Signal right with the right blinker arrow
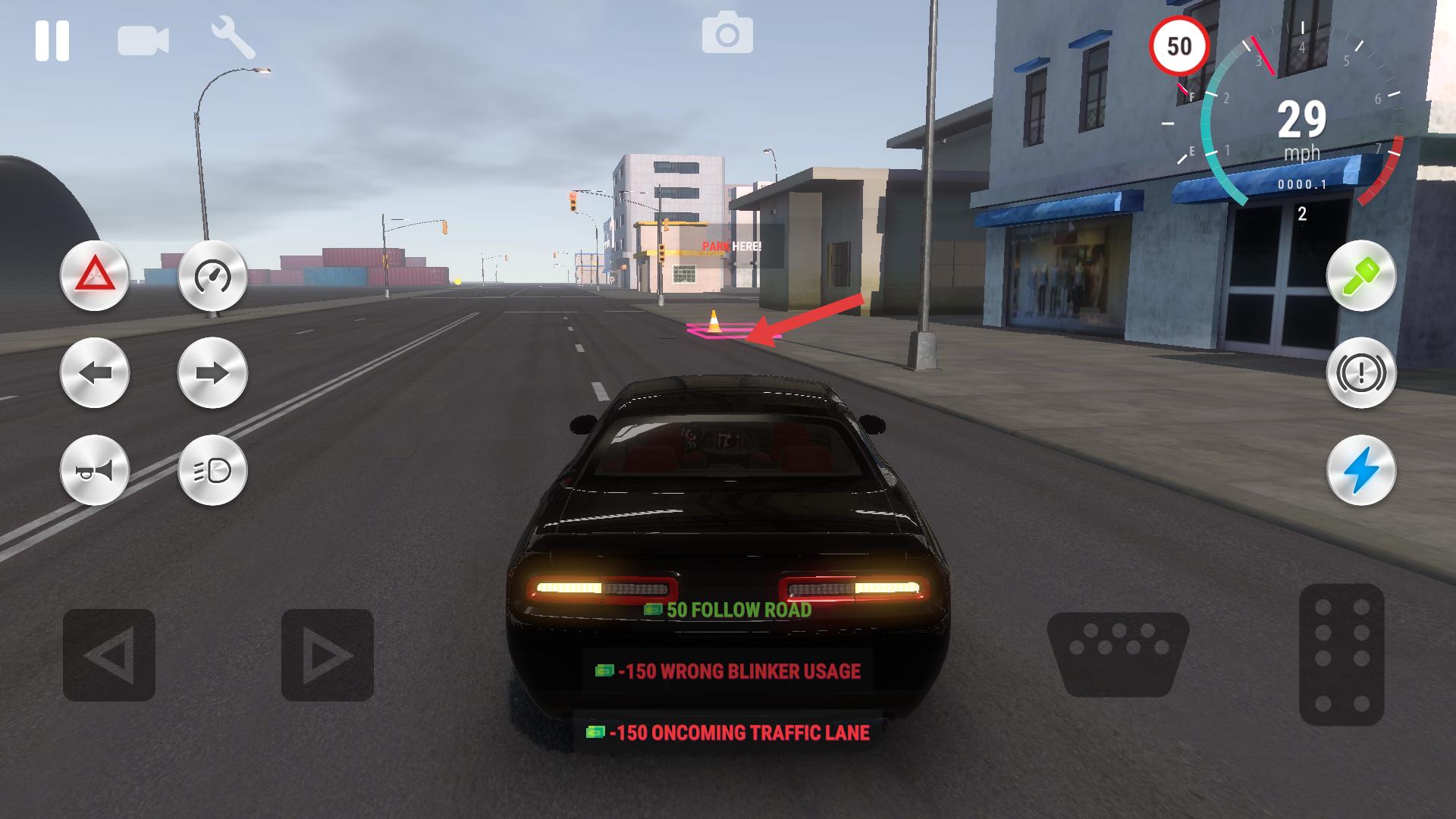 pyautogui.click(x=212, y=373)
